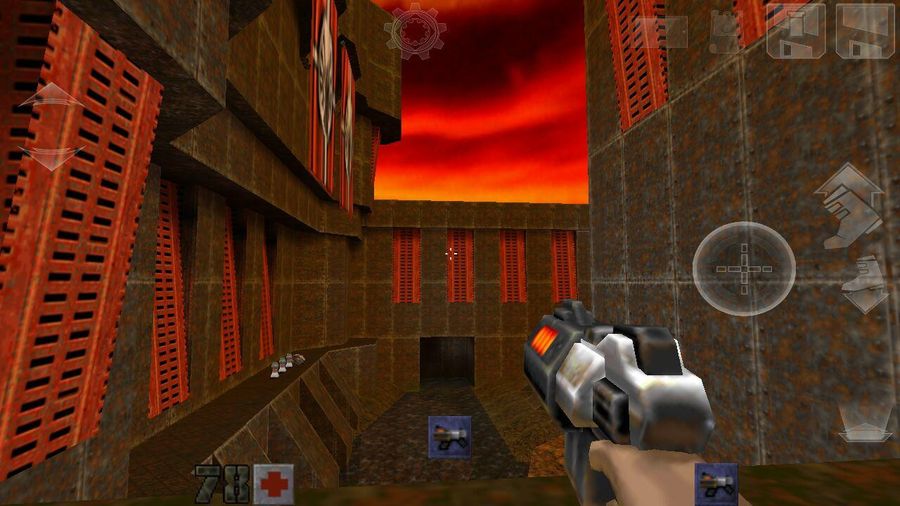The image size is (900, 506).
Task: Tap the crosshair fire button
Action: (744, 268)
